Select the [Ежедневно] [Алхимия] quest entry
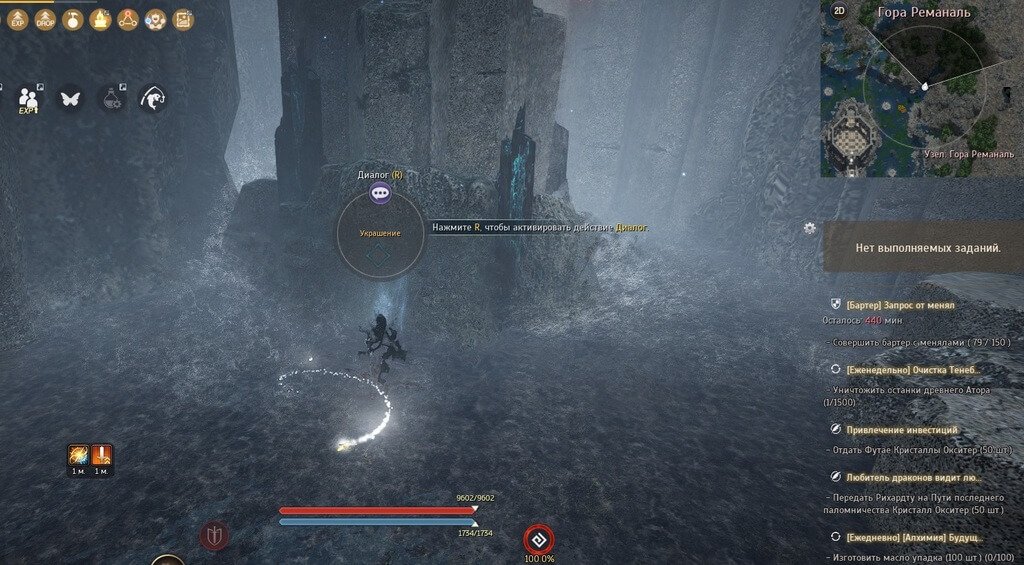This screenshot has height=565, width=1024. (914, 536)
